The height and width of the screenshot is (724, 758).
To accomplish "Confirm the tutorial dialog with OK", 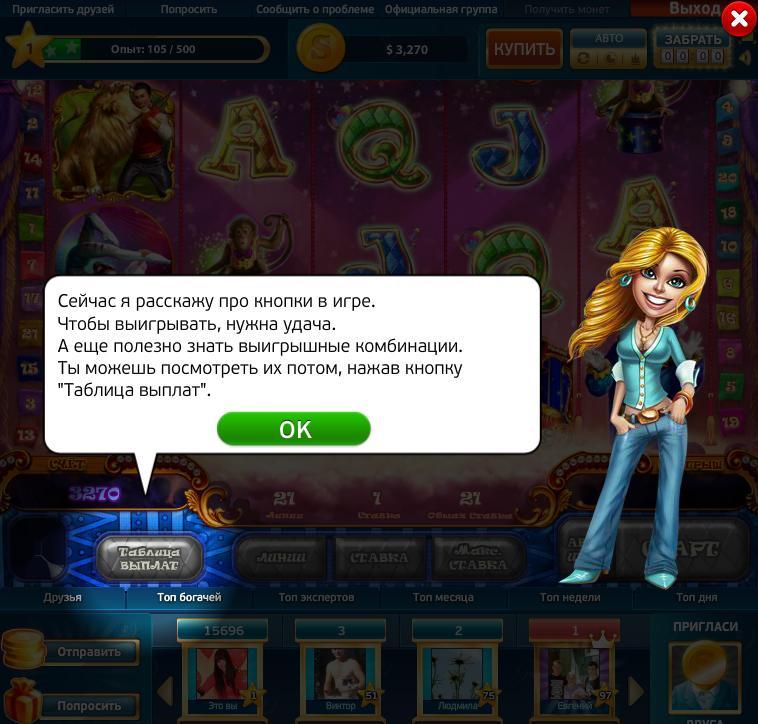I will pos(294,429).
